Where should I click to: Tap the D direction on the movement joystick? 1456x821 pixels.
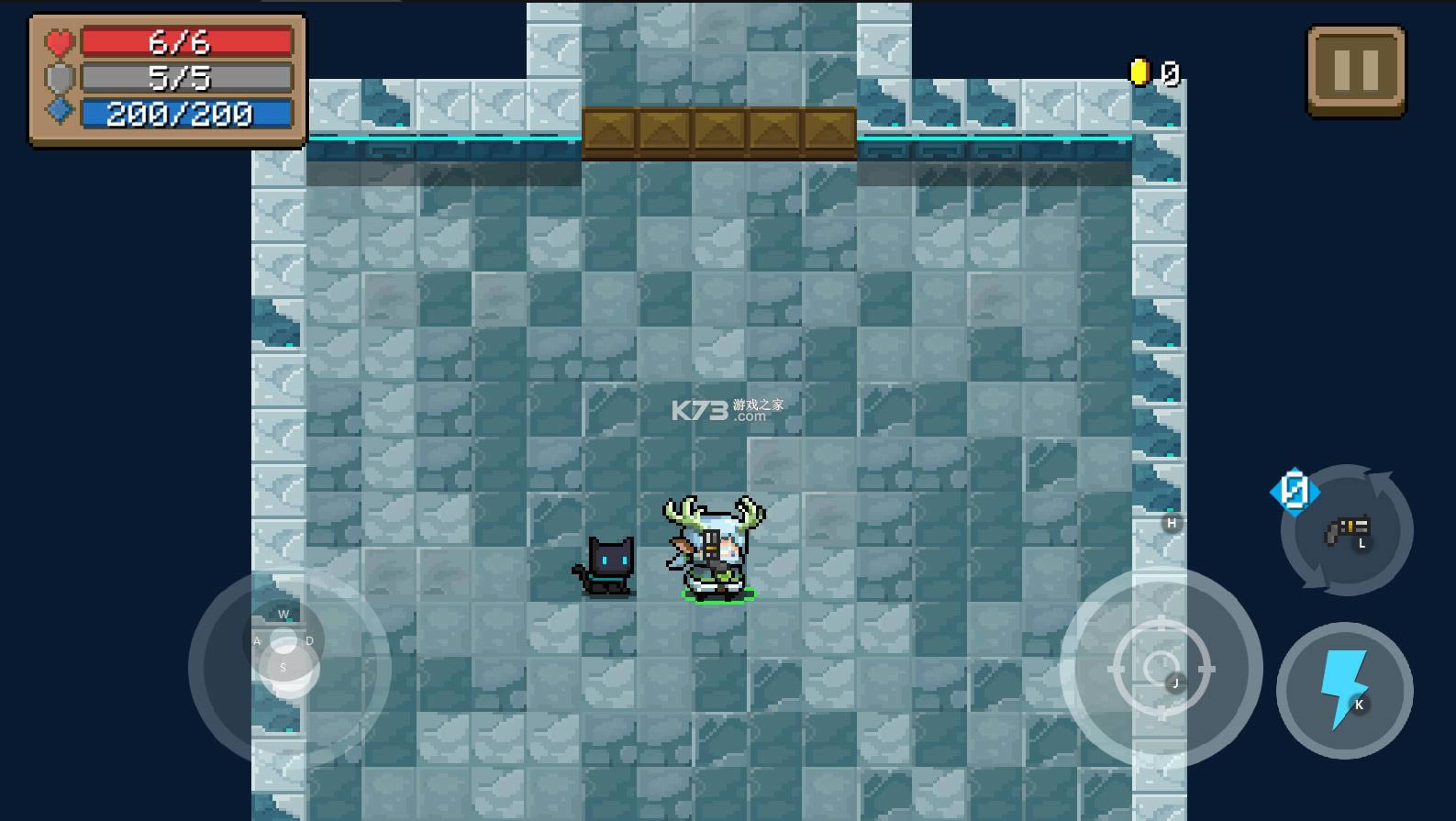(308, 640)
